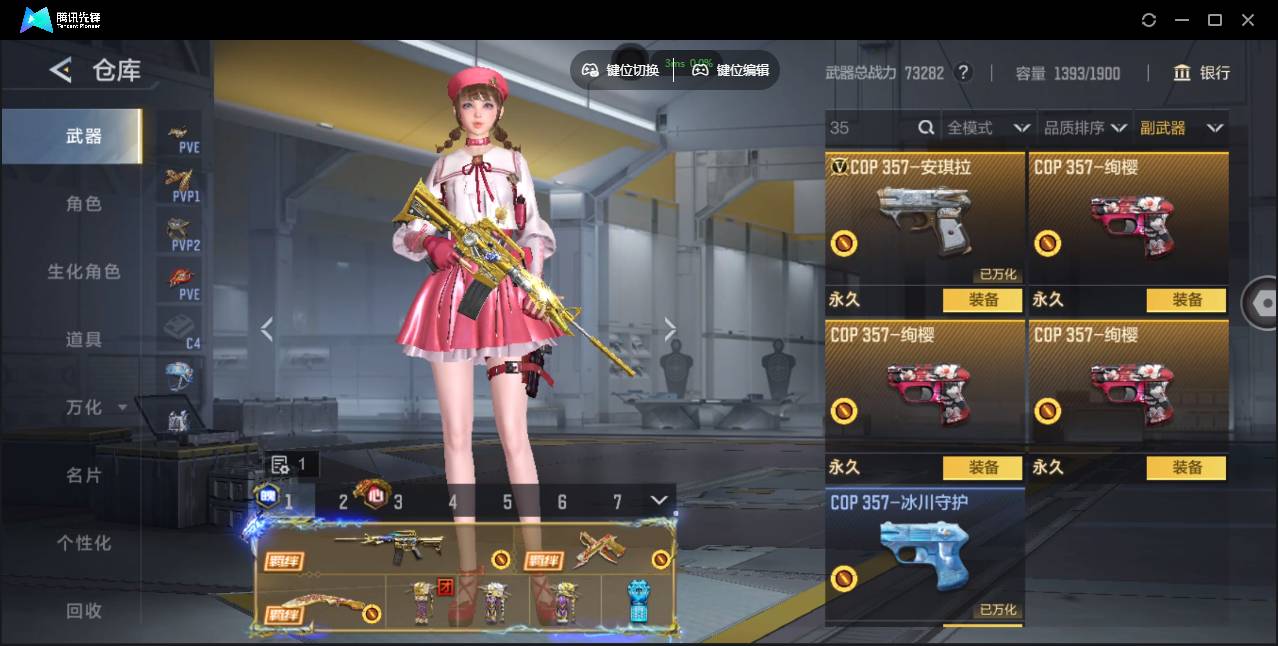Switch to 键位编辑 key editing
1278x646 pixels.
point(731,70)
